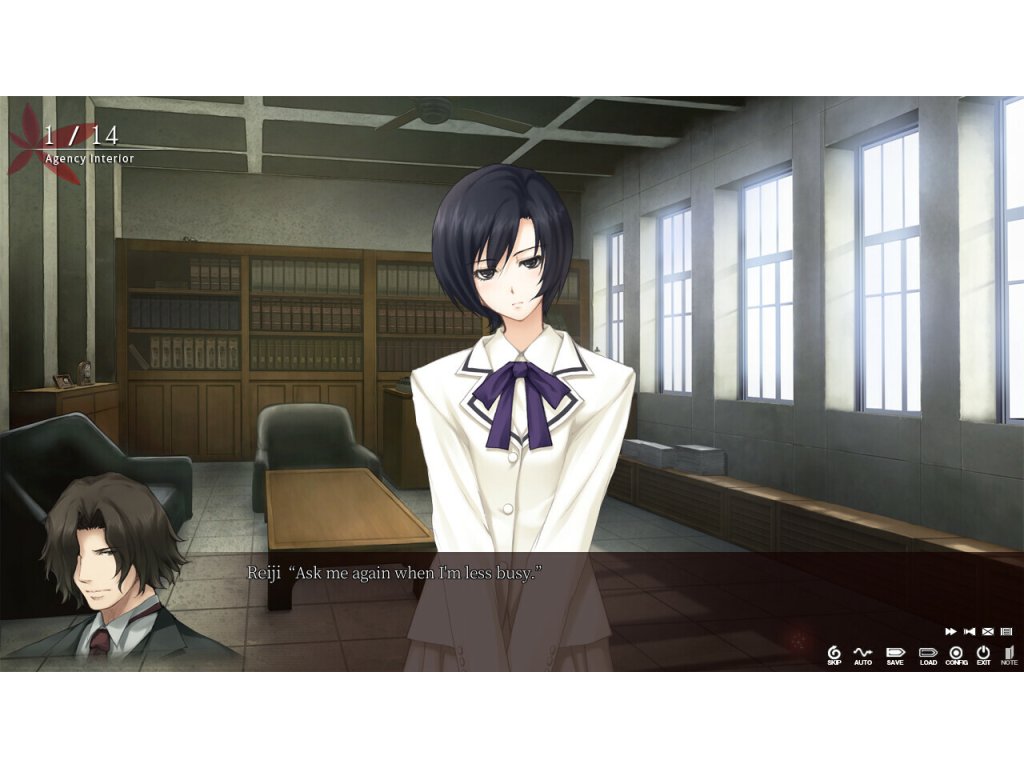The height and width of the screenshot is (768, 1024).
Task: Open the LOAD menu
Action: pyautogui.click(x=928, y=654)
